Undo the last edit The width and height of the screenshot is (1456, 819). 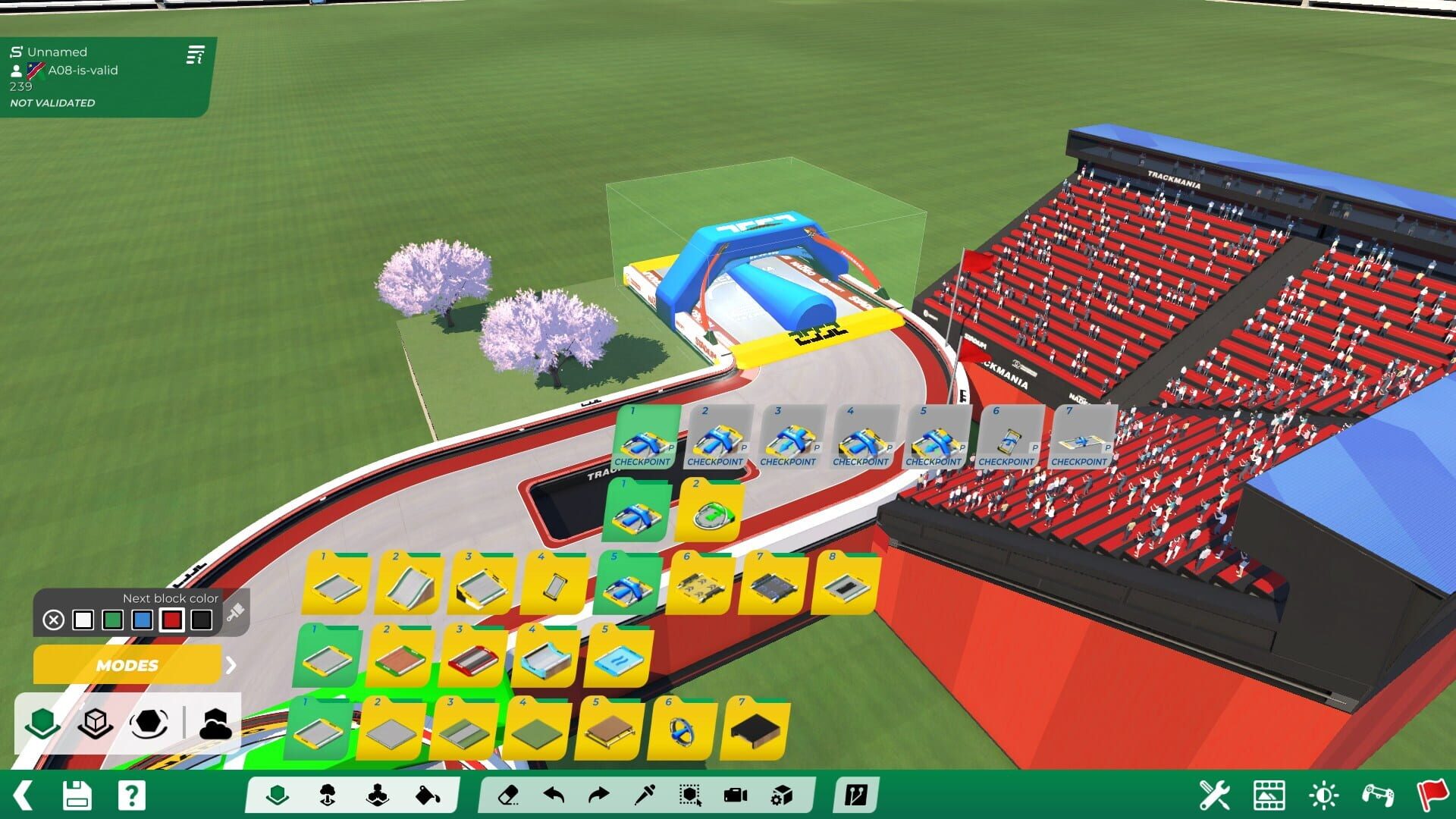click(x=554, y=795)
